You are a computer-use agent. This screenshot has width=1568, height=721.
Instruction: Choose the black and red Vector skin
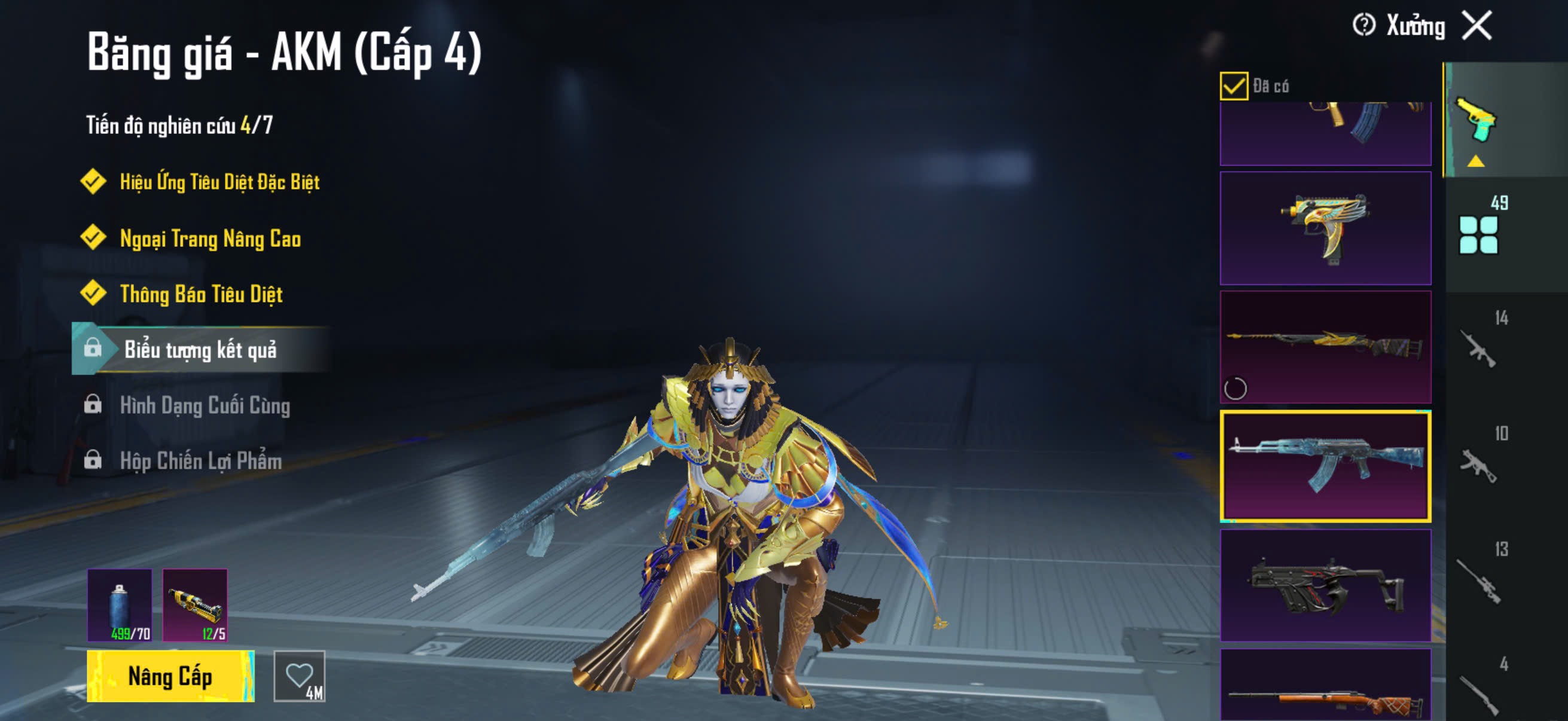1325,585
